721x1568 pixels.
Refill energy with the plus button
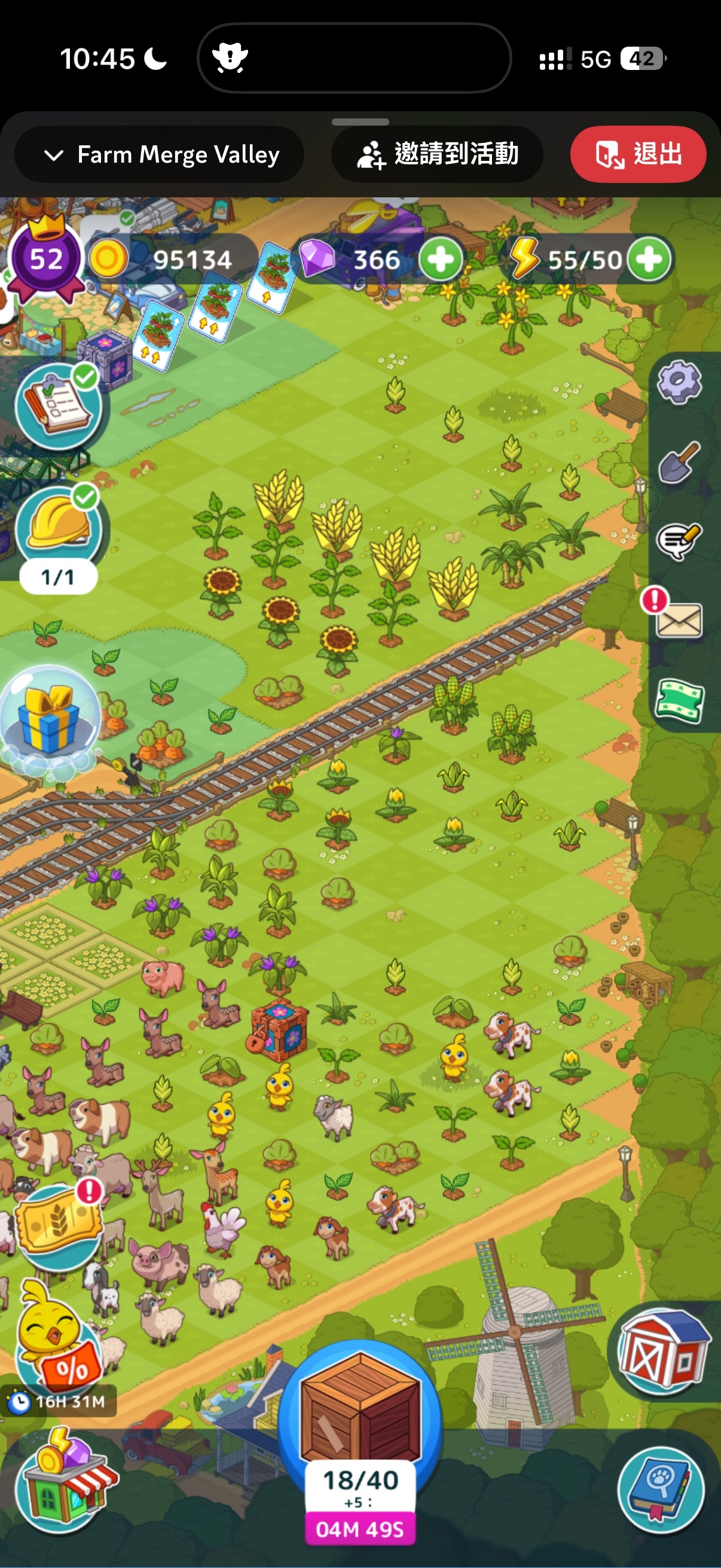pyautogui.click(x=649, y=260)
